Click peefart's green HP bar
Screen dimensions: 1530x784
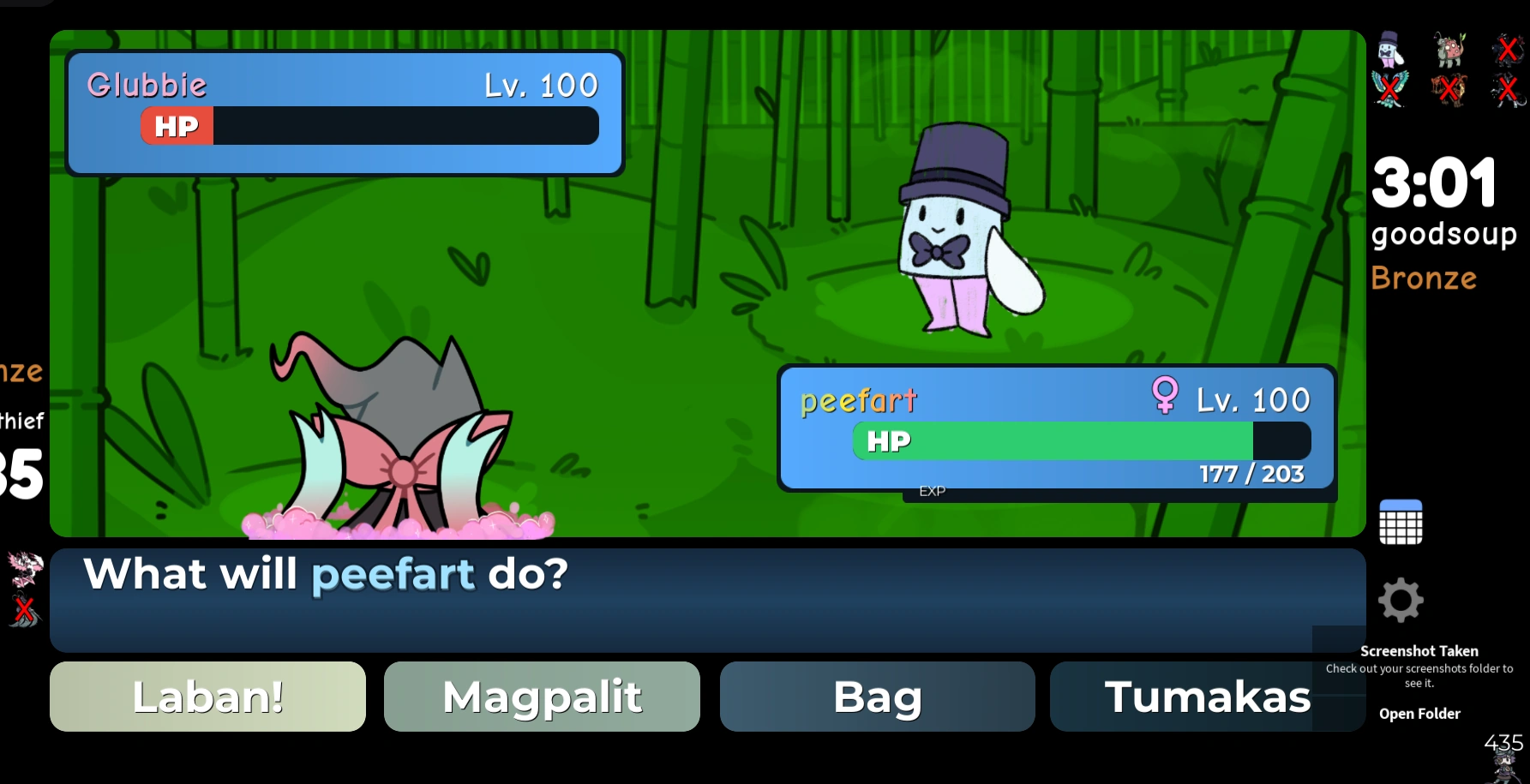click(x=1046, y=440)
